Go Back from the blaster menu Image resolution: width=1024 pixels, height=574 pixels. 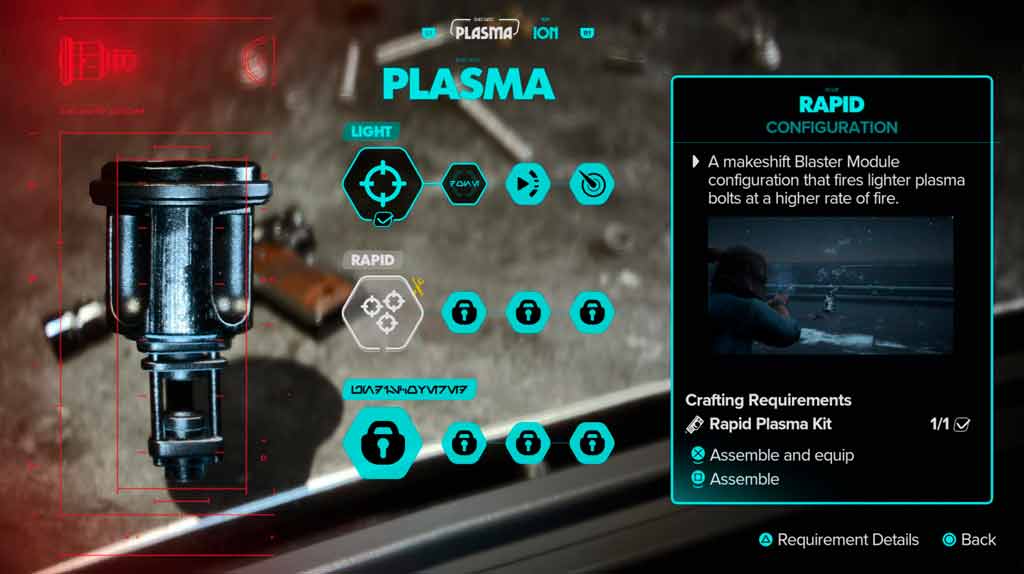[x=977, y=540]
